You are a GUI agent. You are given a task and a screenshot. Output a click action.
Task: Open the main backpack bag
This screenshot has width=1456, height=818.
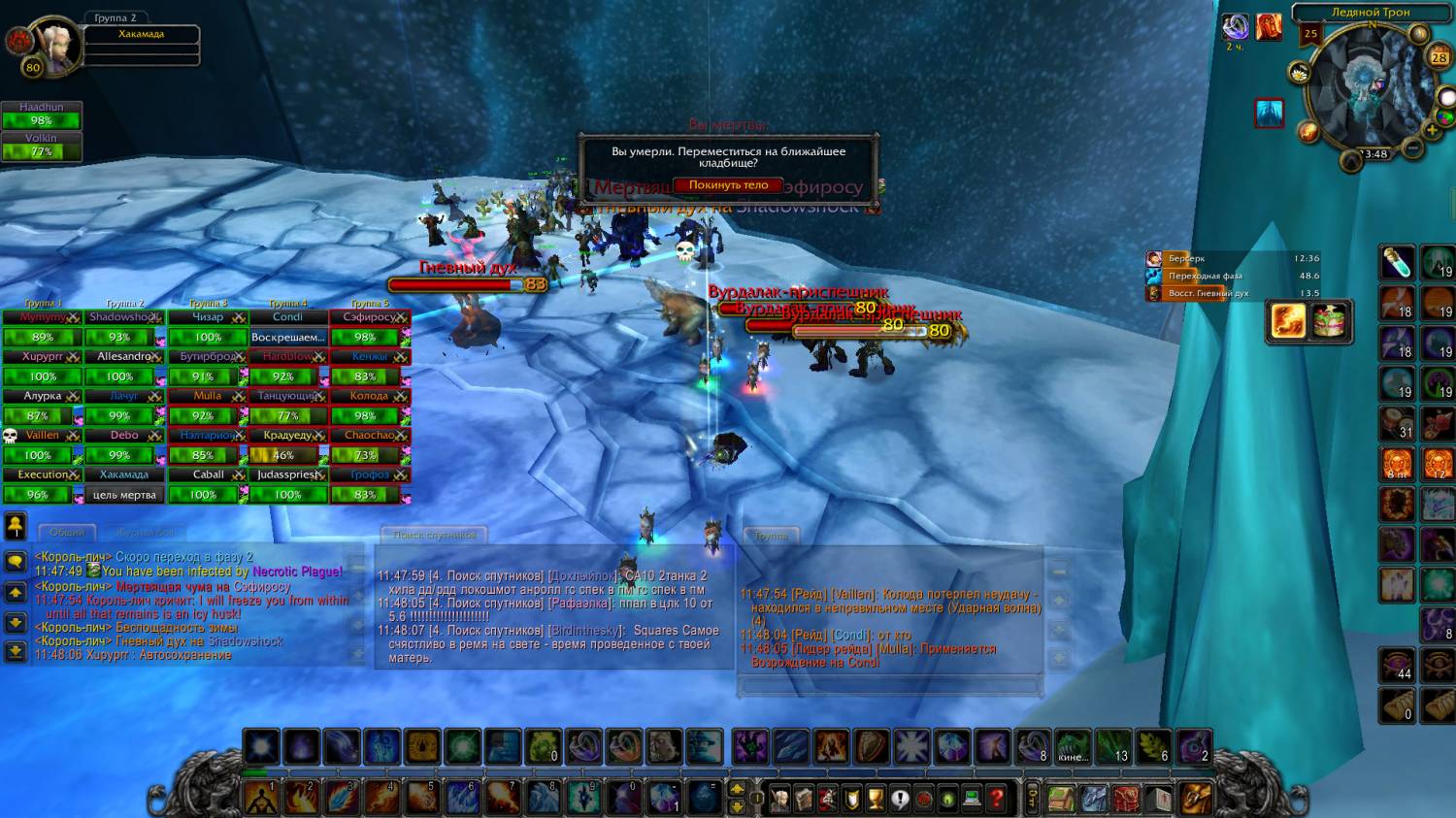[1196, 799]
